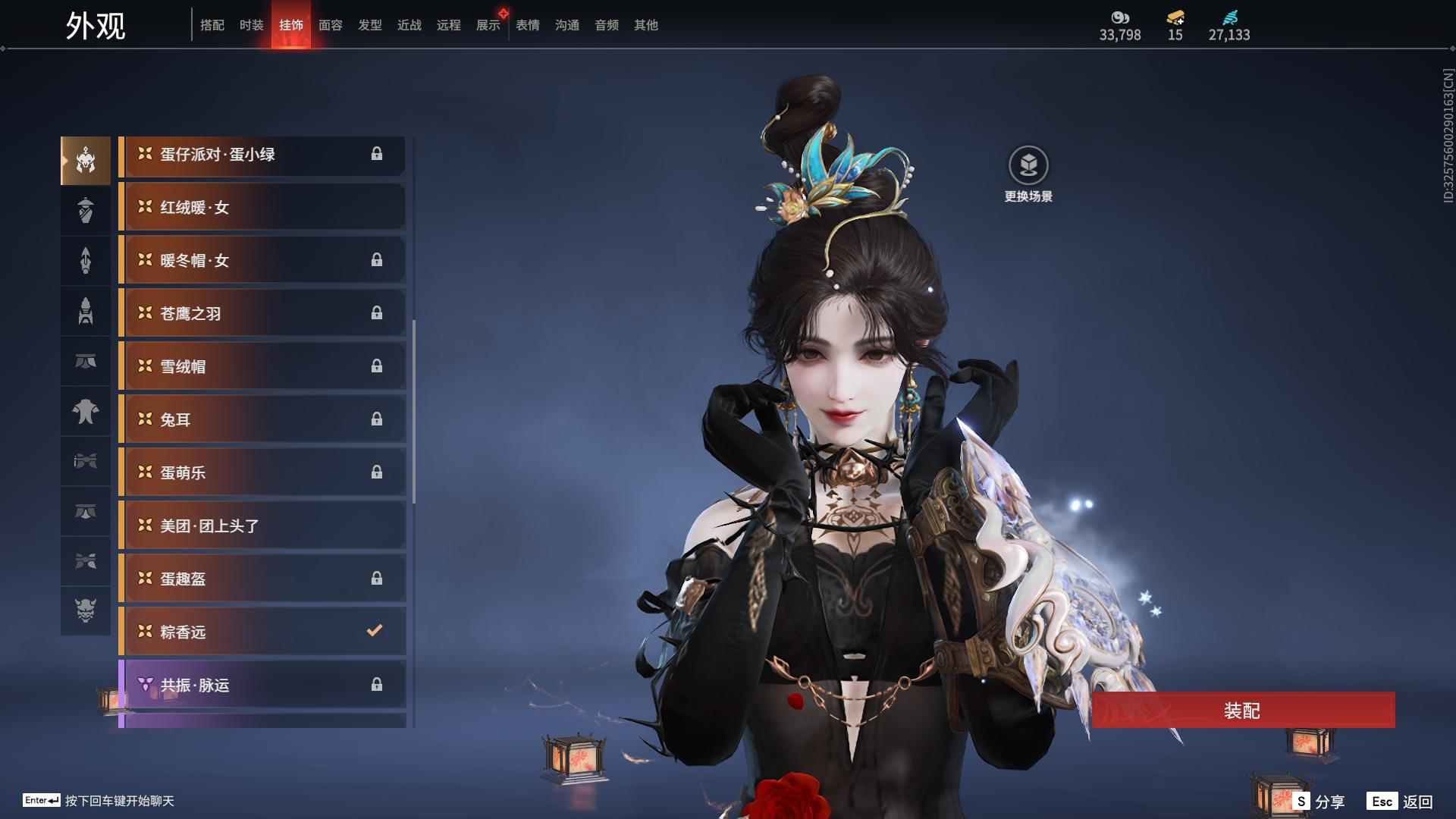Screen dimensions: 1456x819
Task: Open the second accessory category icon in sidebar
Action: tap(86, 210)
